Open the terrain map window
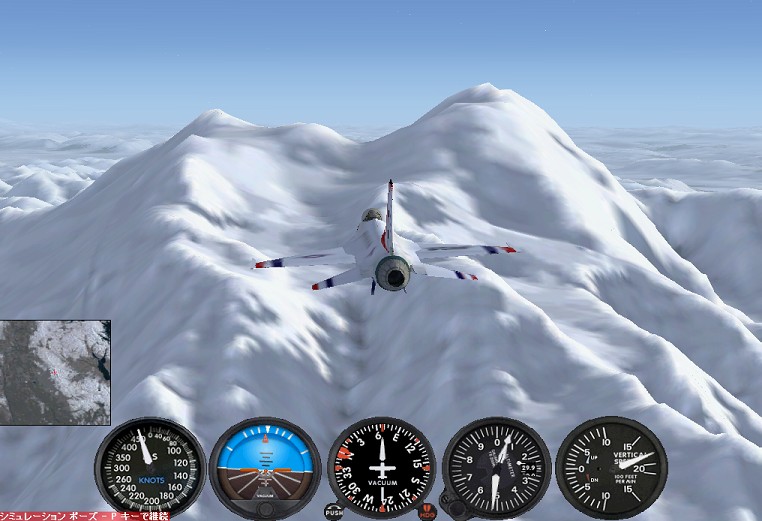This screenshot has width=762, height=521. 55,372
